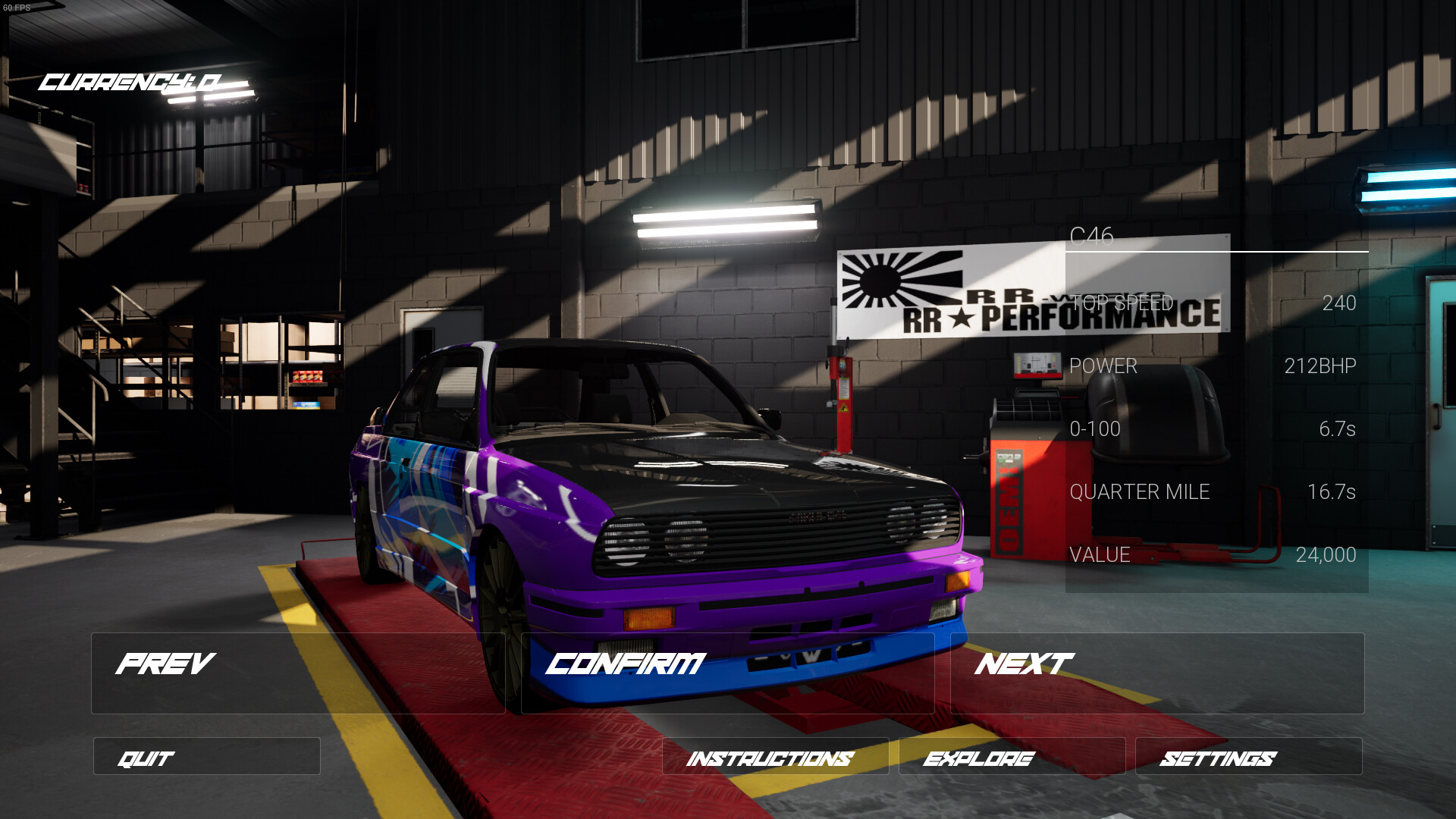The height and width of the screenshot is (819, 1456).
Task: Click the 0-100 acceleration stat
Action: click(x=1213, y=428)
